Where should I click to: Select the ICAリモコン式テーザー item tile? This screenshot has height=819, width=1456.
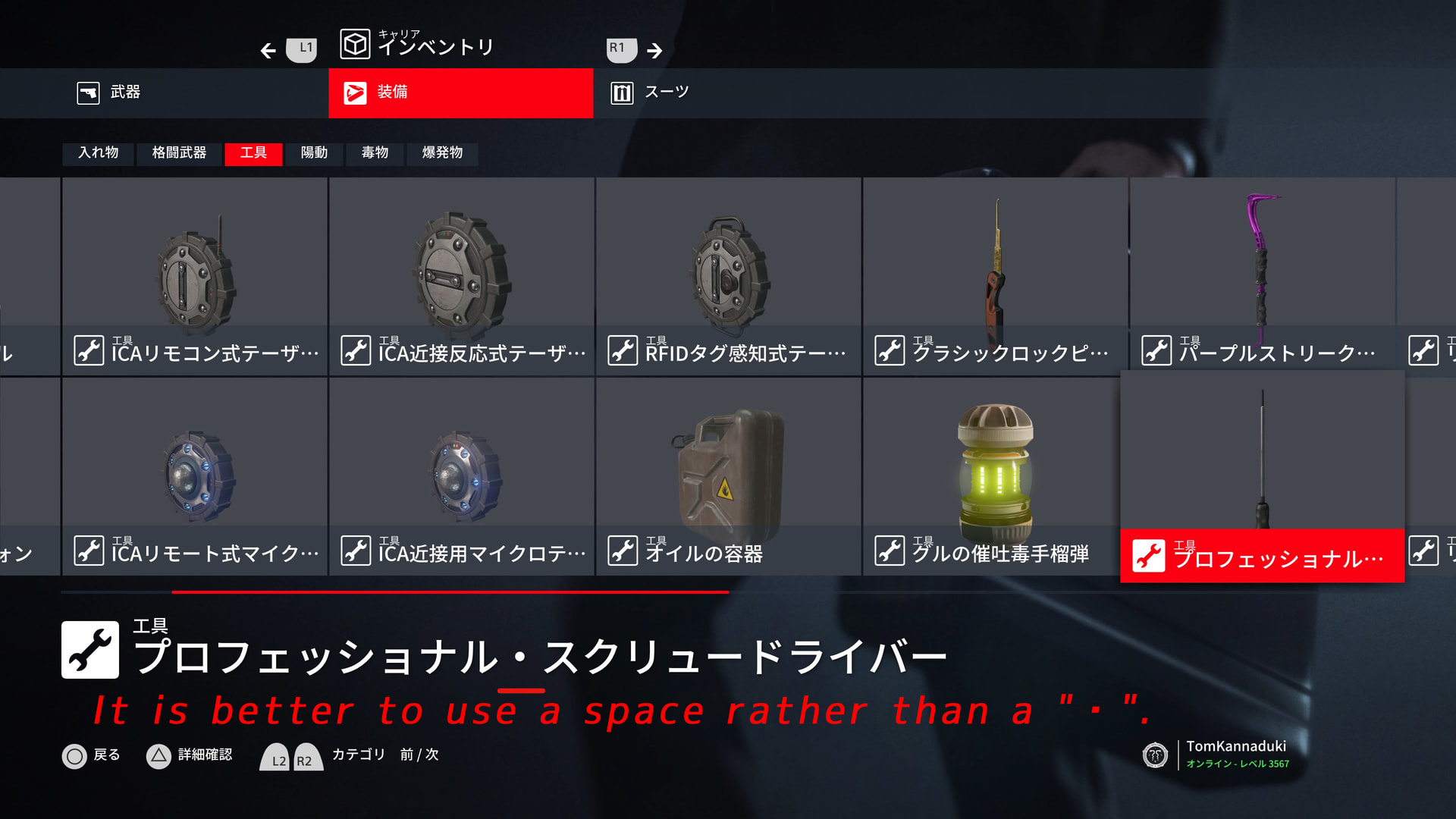pyautogui.click(x=195, y=277)
